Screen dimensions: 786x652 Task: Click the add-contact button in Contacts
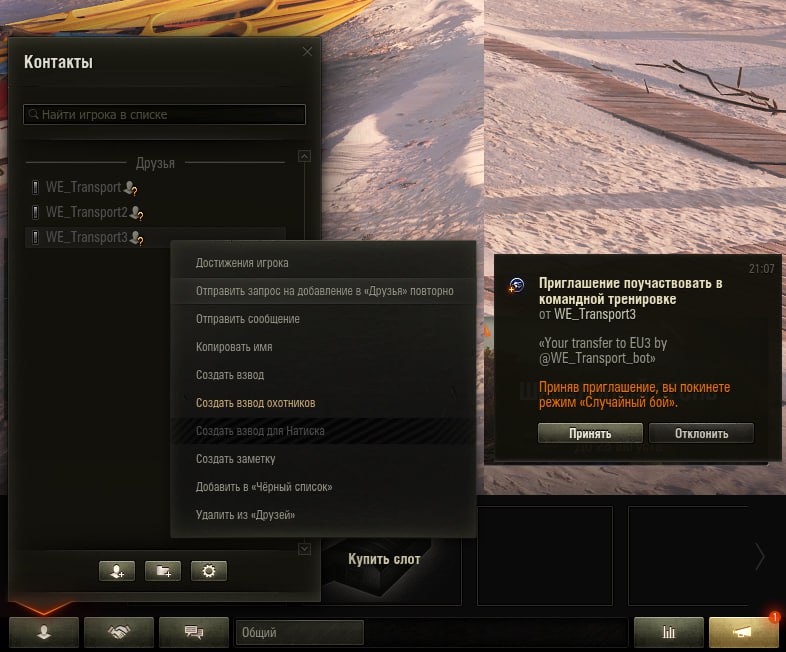117,571
